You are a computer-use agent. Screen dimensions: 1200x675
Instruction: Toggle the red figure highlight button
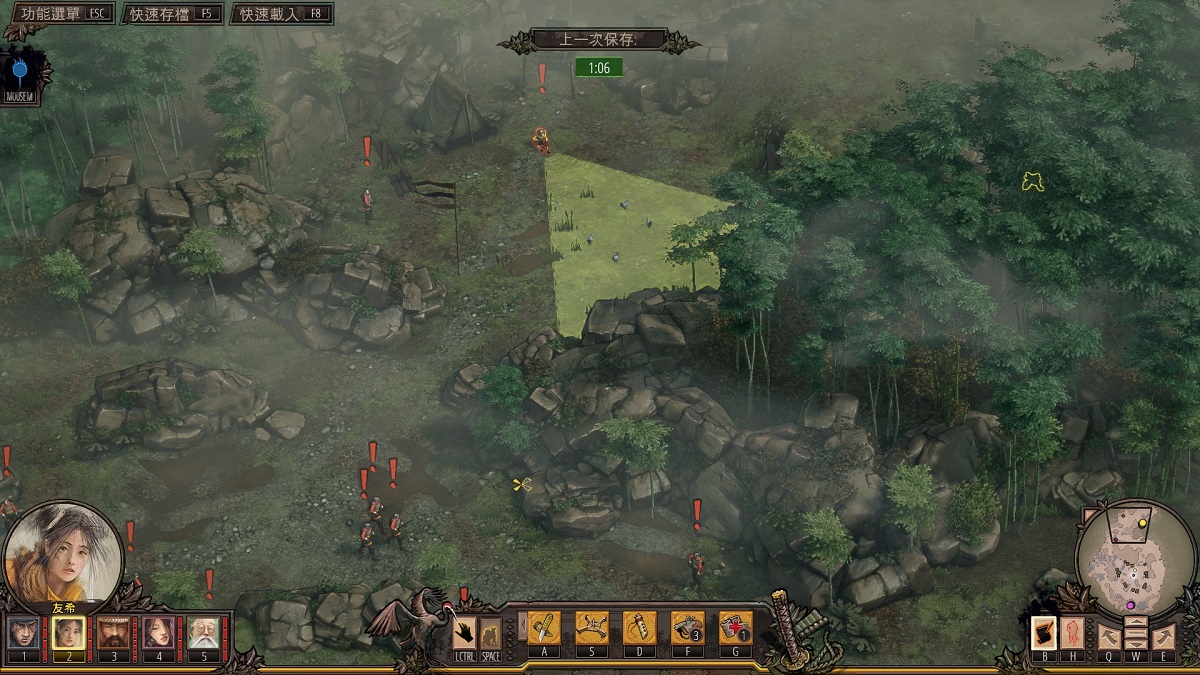1070,633
